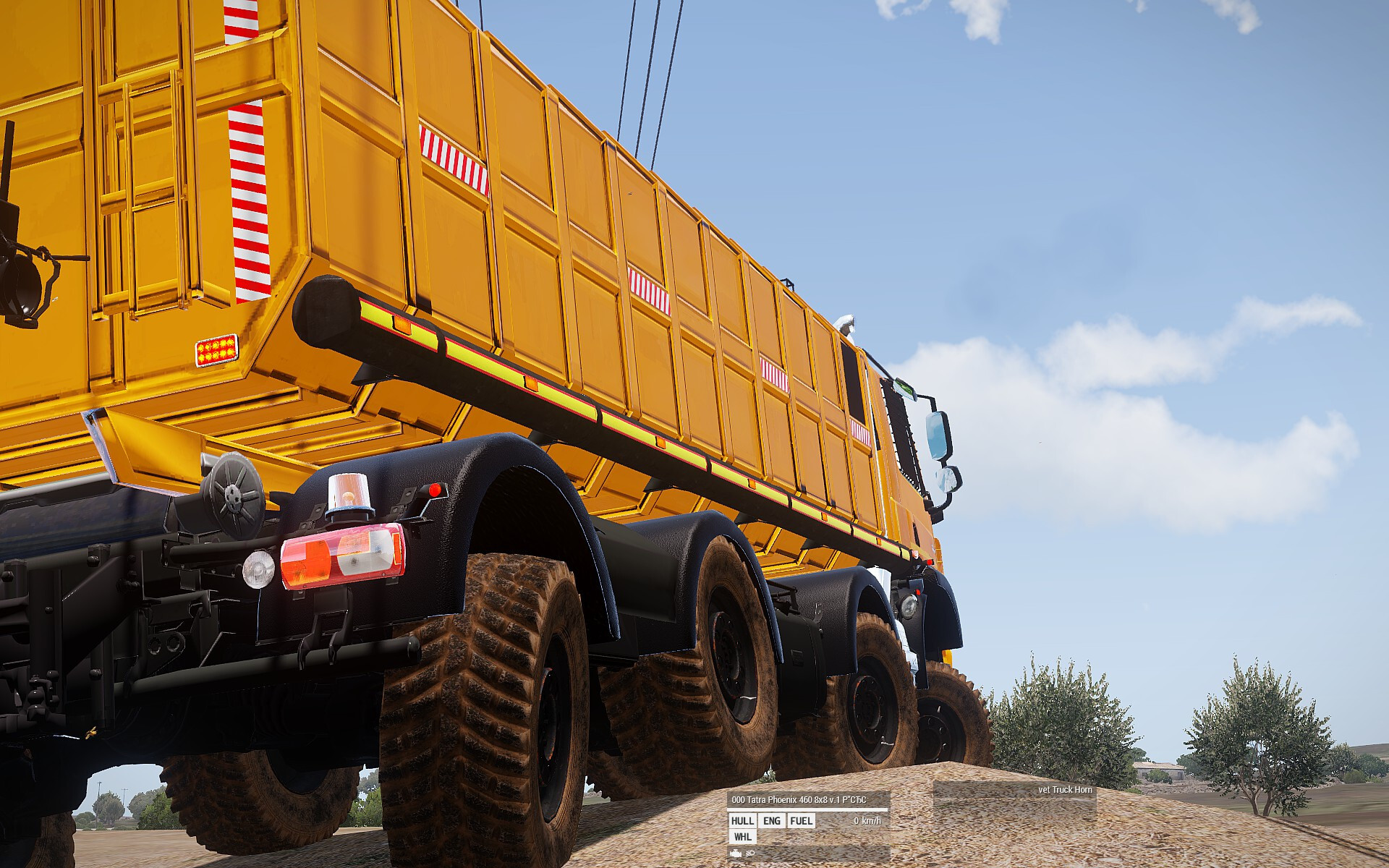
Task: Select the ENG status indicator
Action: click(772, 820)
